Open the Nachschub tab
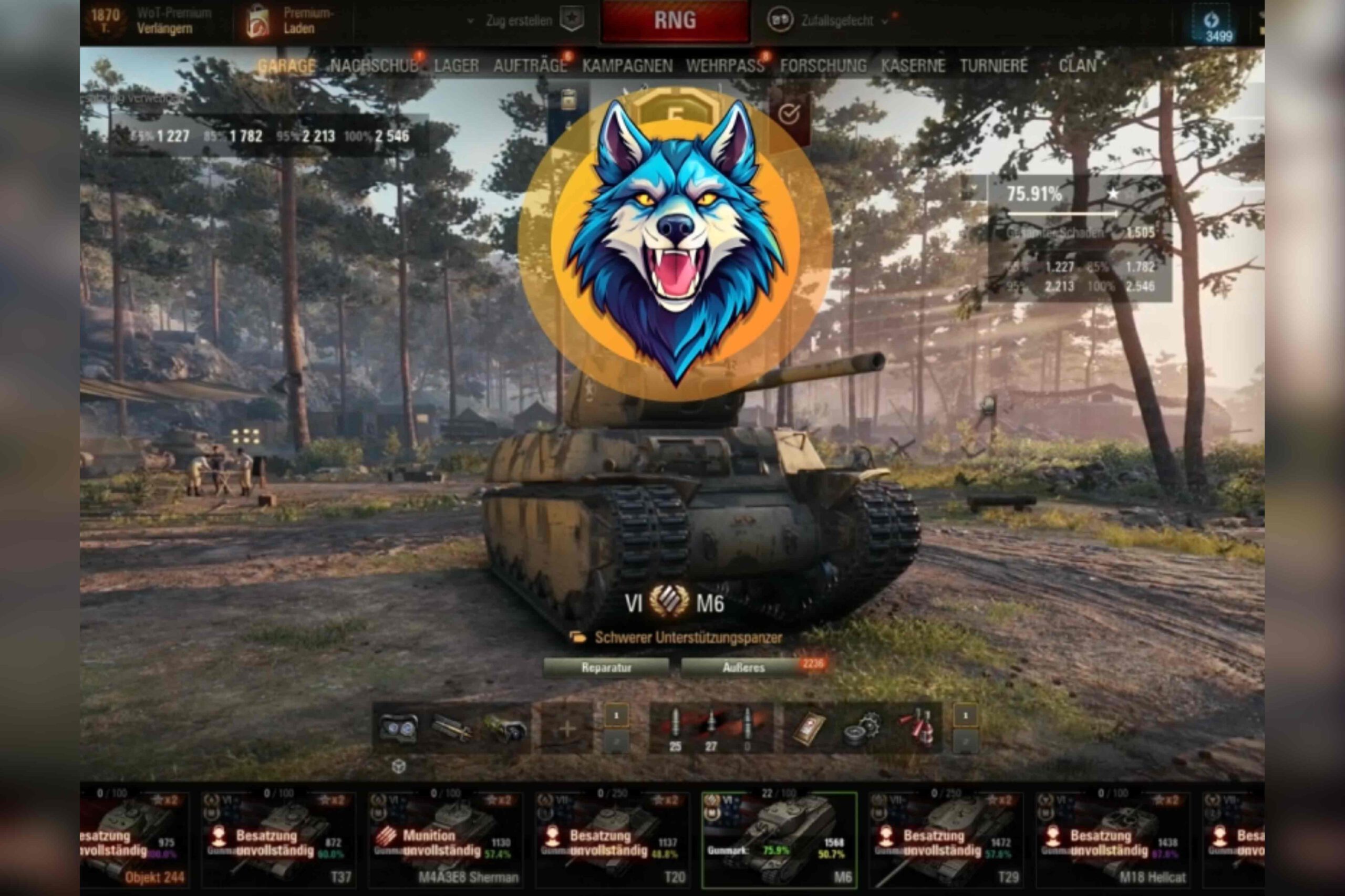 374,66
